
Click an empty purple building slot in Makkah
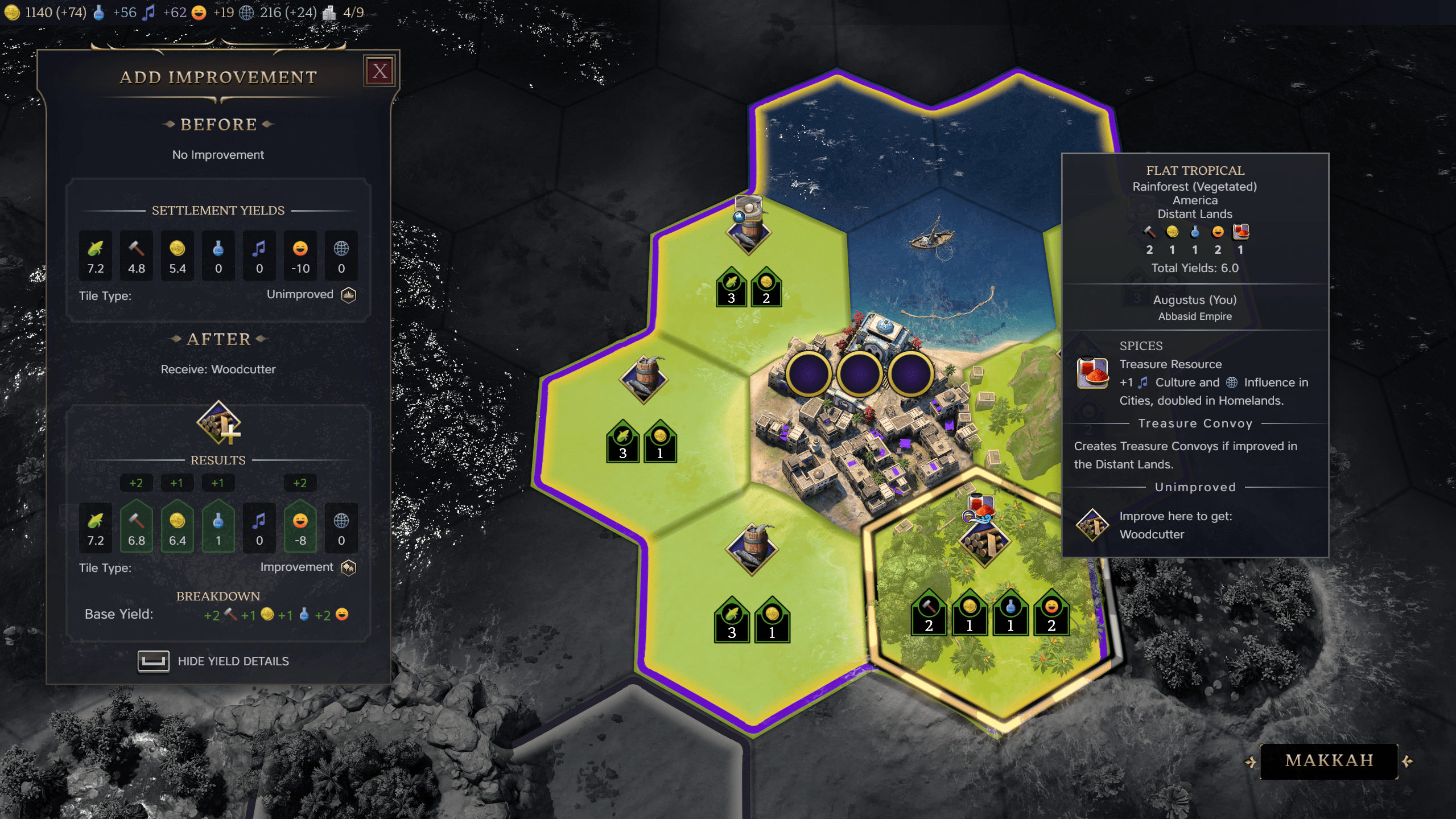[x=859, y=376]
